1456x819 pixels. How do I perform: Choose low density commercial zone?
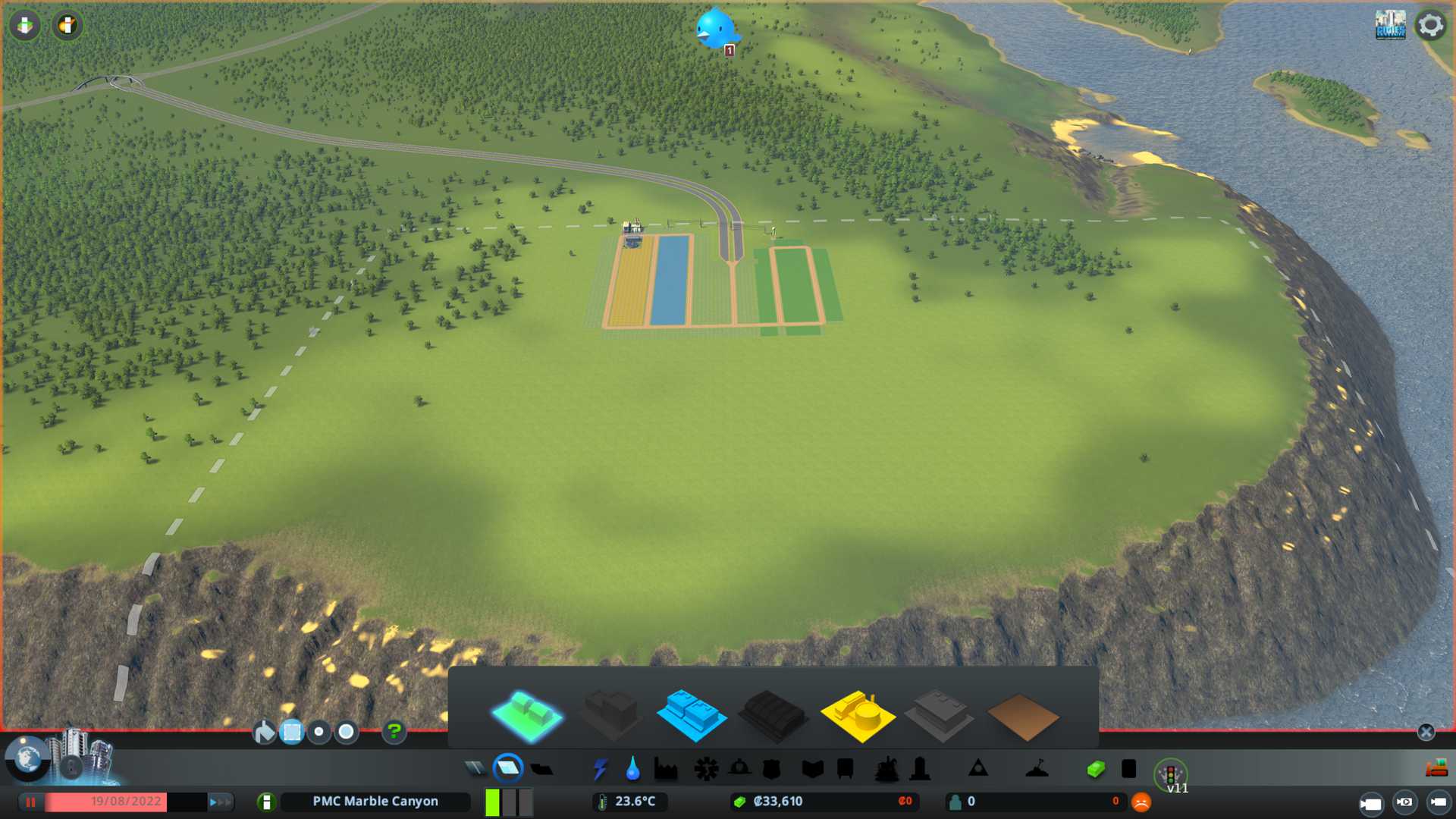coord(691,714)
